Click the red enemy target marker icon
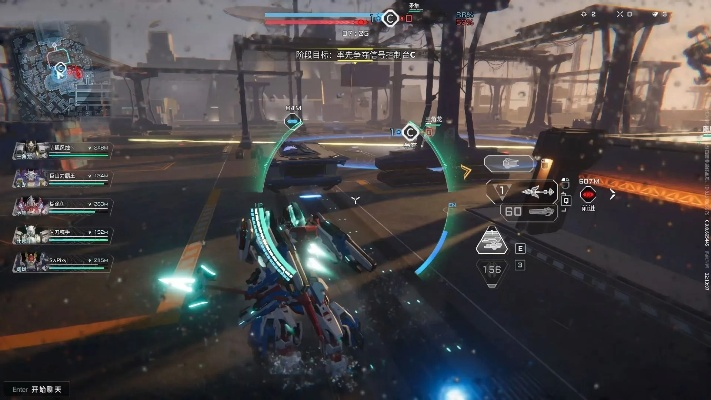The image size is (711, 400). click(x=588, y=193)
